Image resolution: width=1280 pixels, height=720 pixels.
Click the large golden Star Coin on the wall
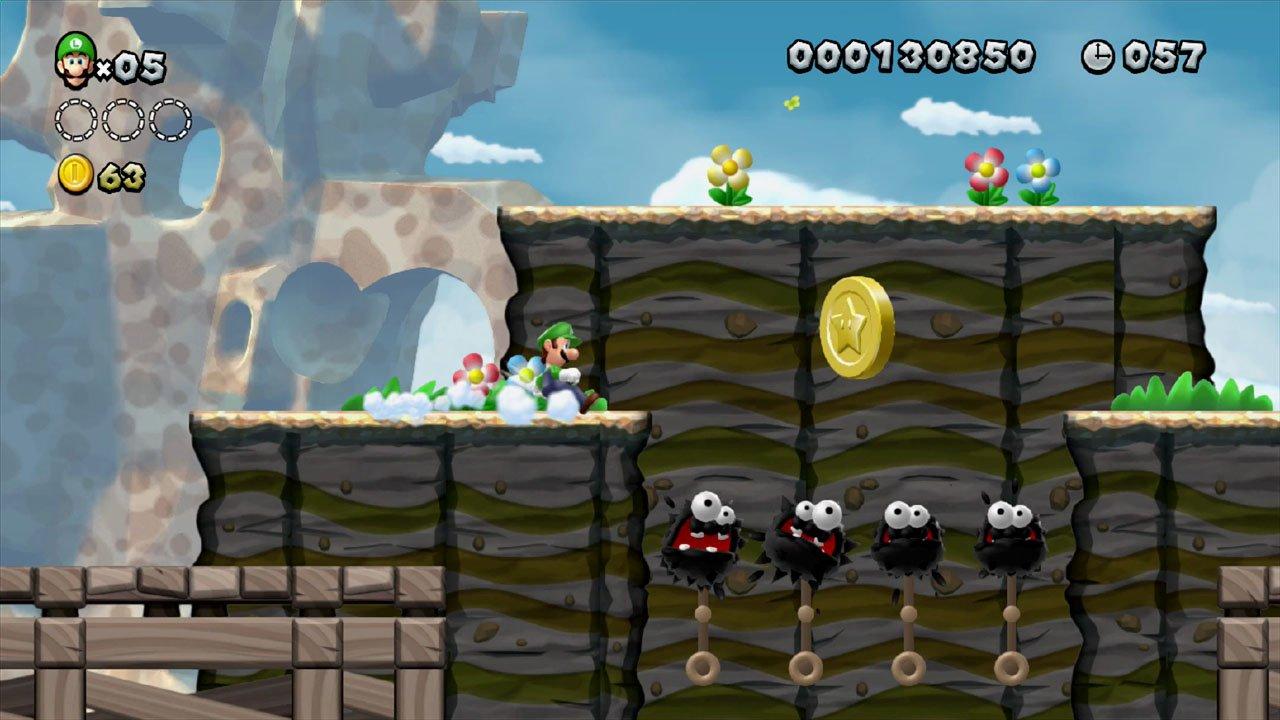coord(857,327)
